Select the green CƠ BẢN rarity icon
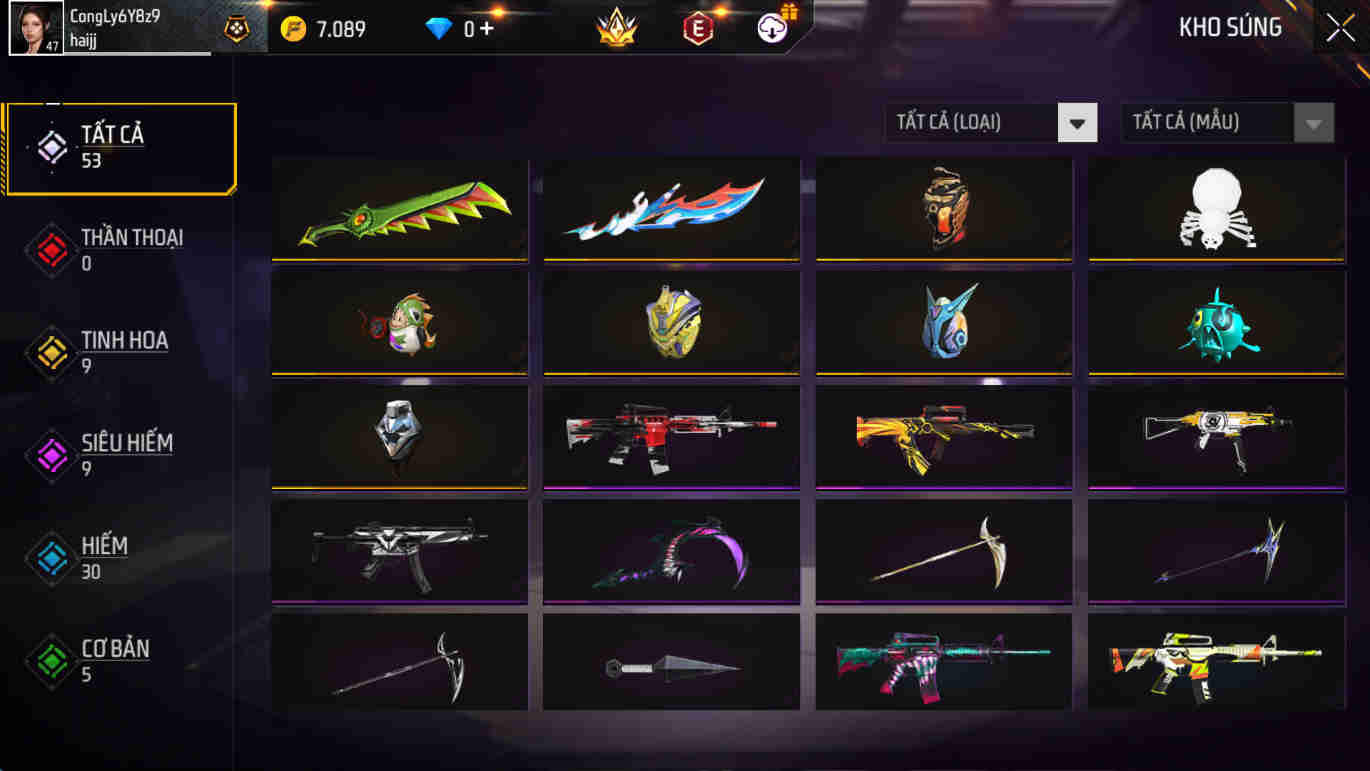This screenshot has width=1370, height=771. coord(51,661)
